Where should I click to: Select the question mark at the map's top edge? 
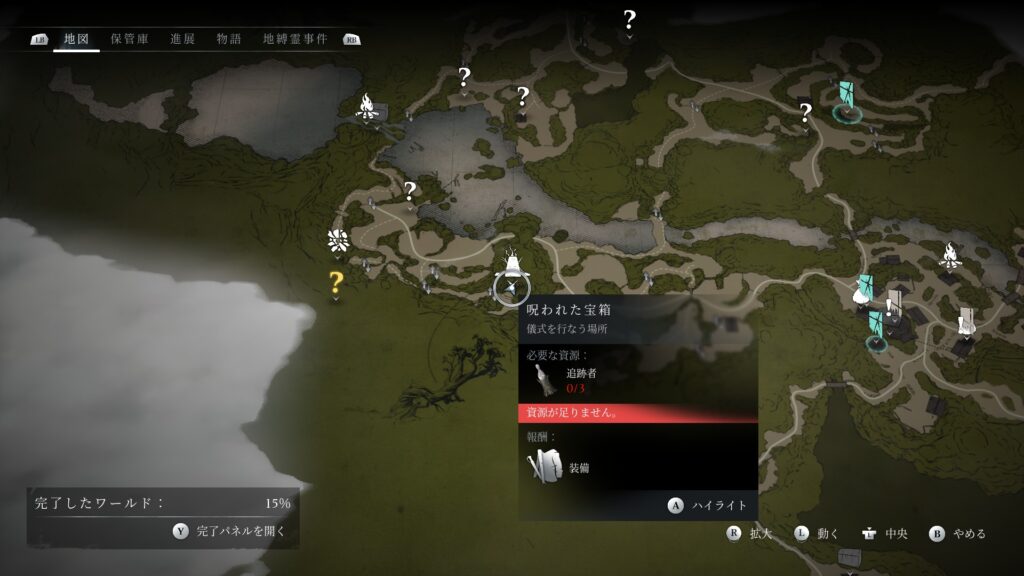point(629,19)
